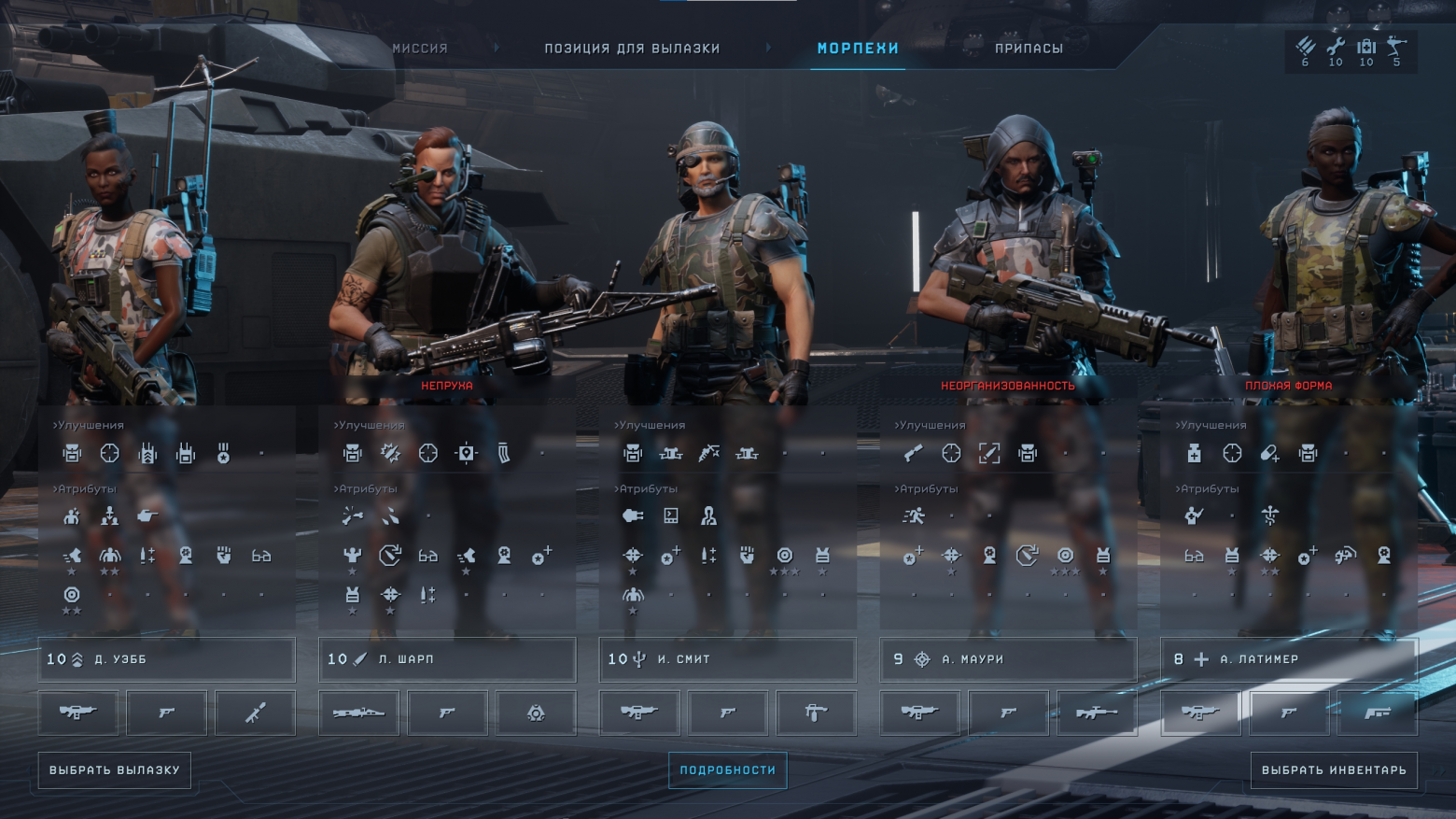Click Д. Уэбб's medal upgrade icon
The height and width of the screenshot is (819, 1456).
[x=223, y=454]
